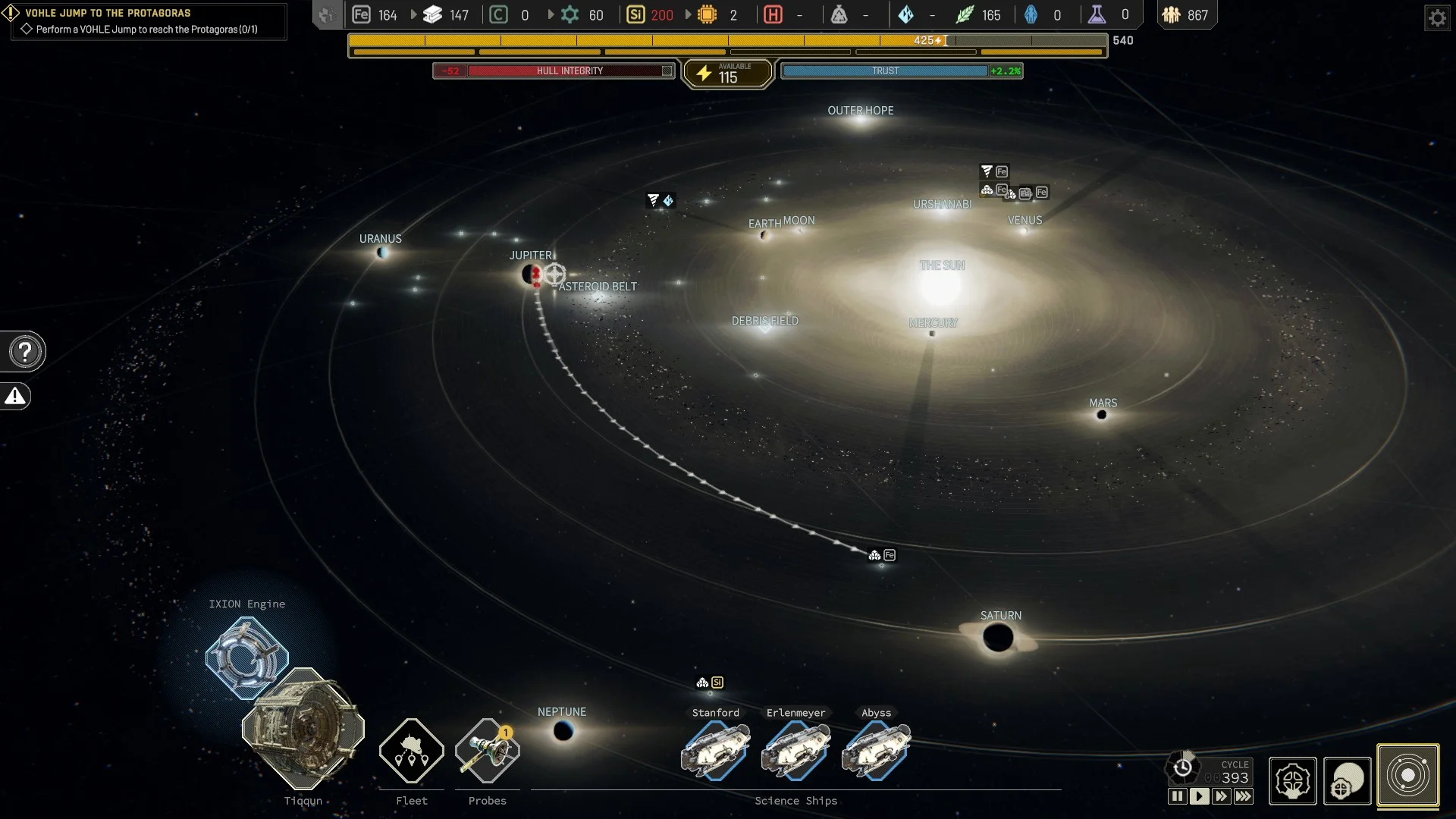The height and width of the screenshot is (819, 1456).
Task: Select the Stanford science ship
Action: tap(715, 751)
